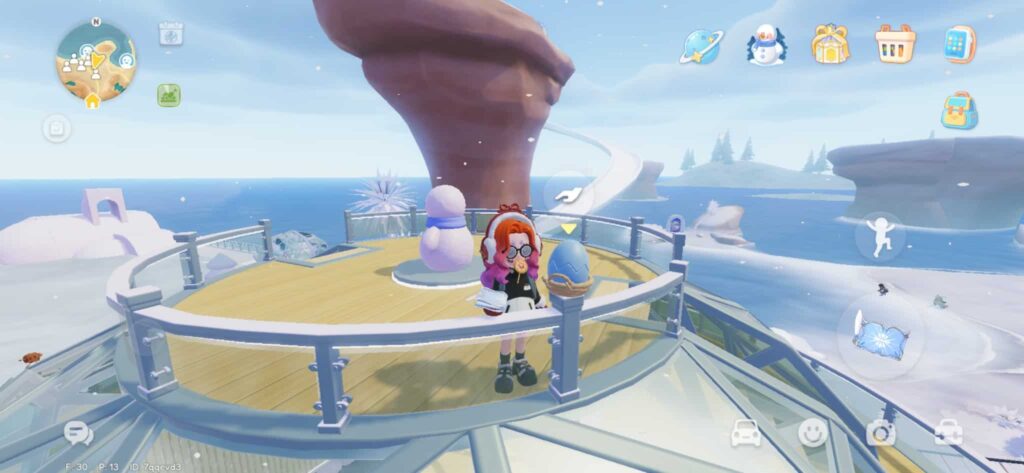Open the smiley face emote menu
Image resolution: width=1024 pixels, height=473 pixels.
point(813,432)
